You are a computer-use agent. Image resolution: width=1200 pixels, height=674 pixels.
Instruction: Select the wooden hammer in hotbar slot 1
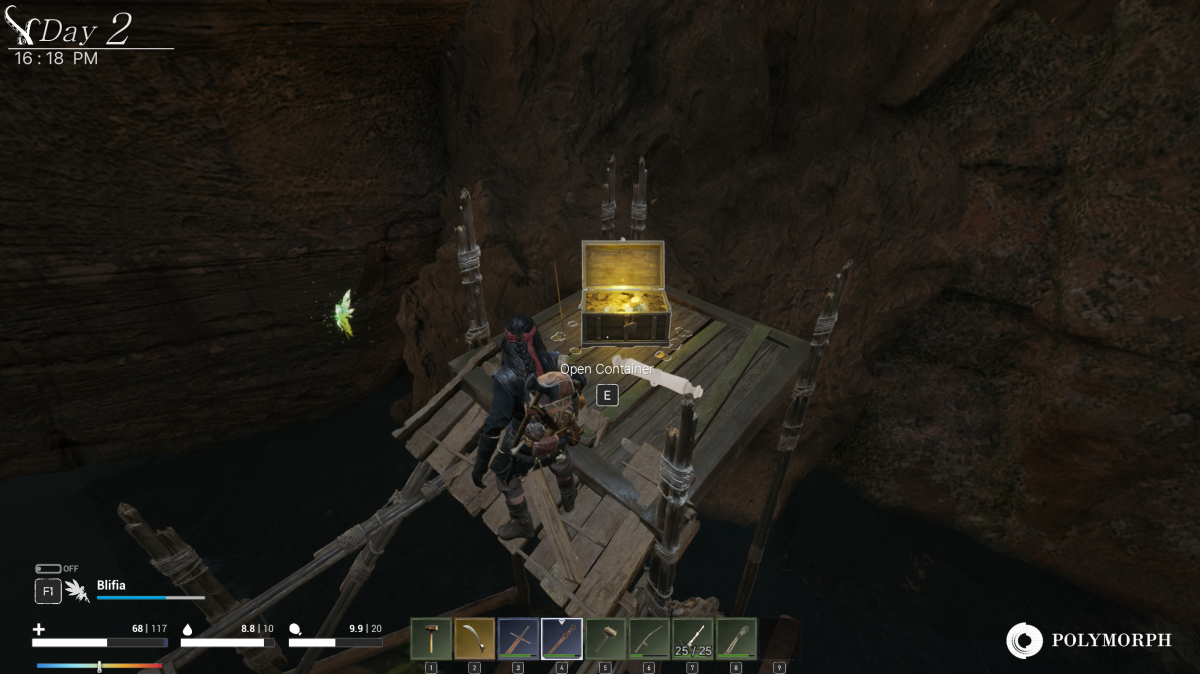pos(431,639)
